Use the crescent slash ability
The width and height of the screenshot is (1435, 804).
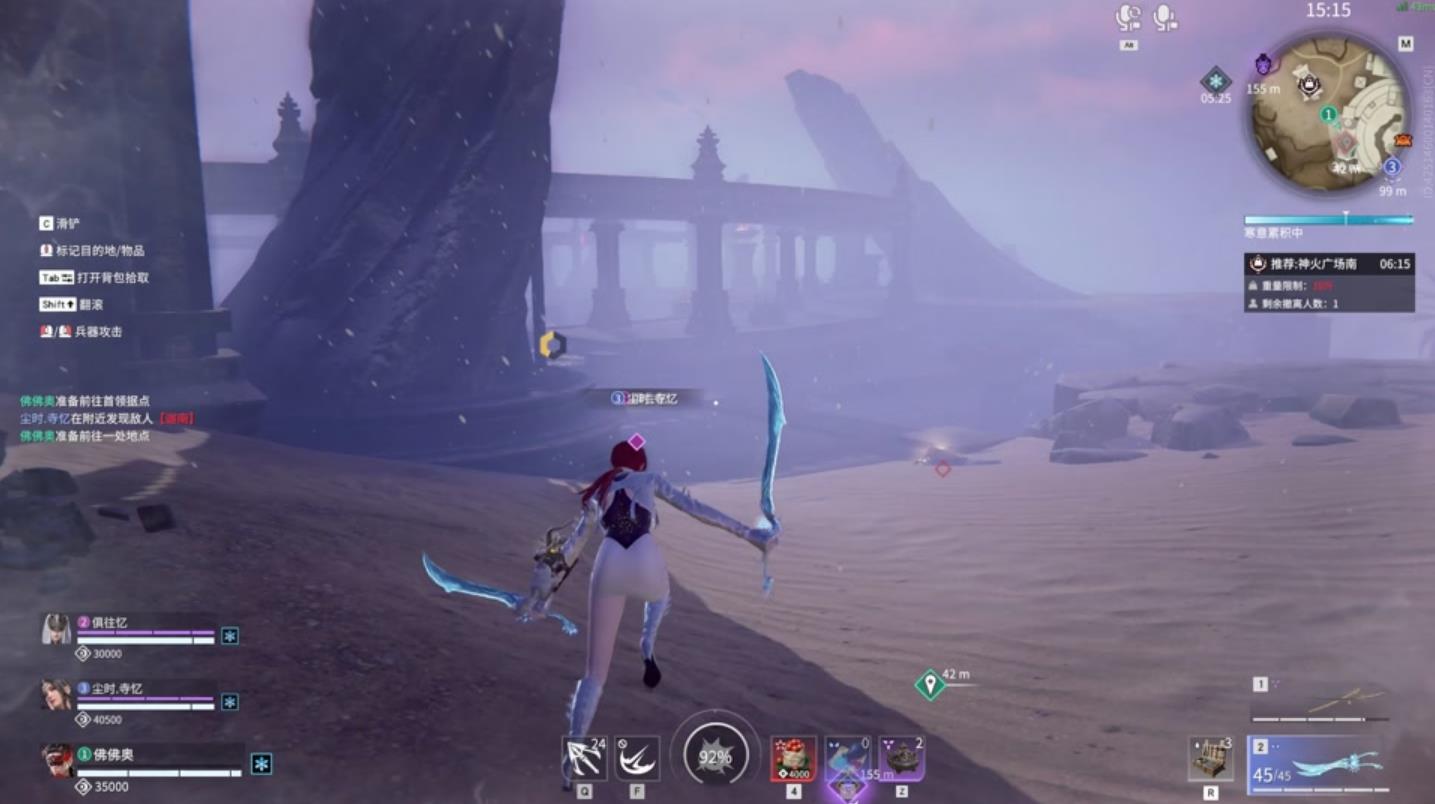[637, 758]
